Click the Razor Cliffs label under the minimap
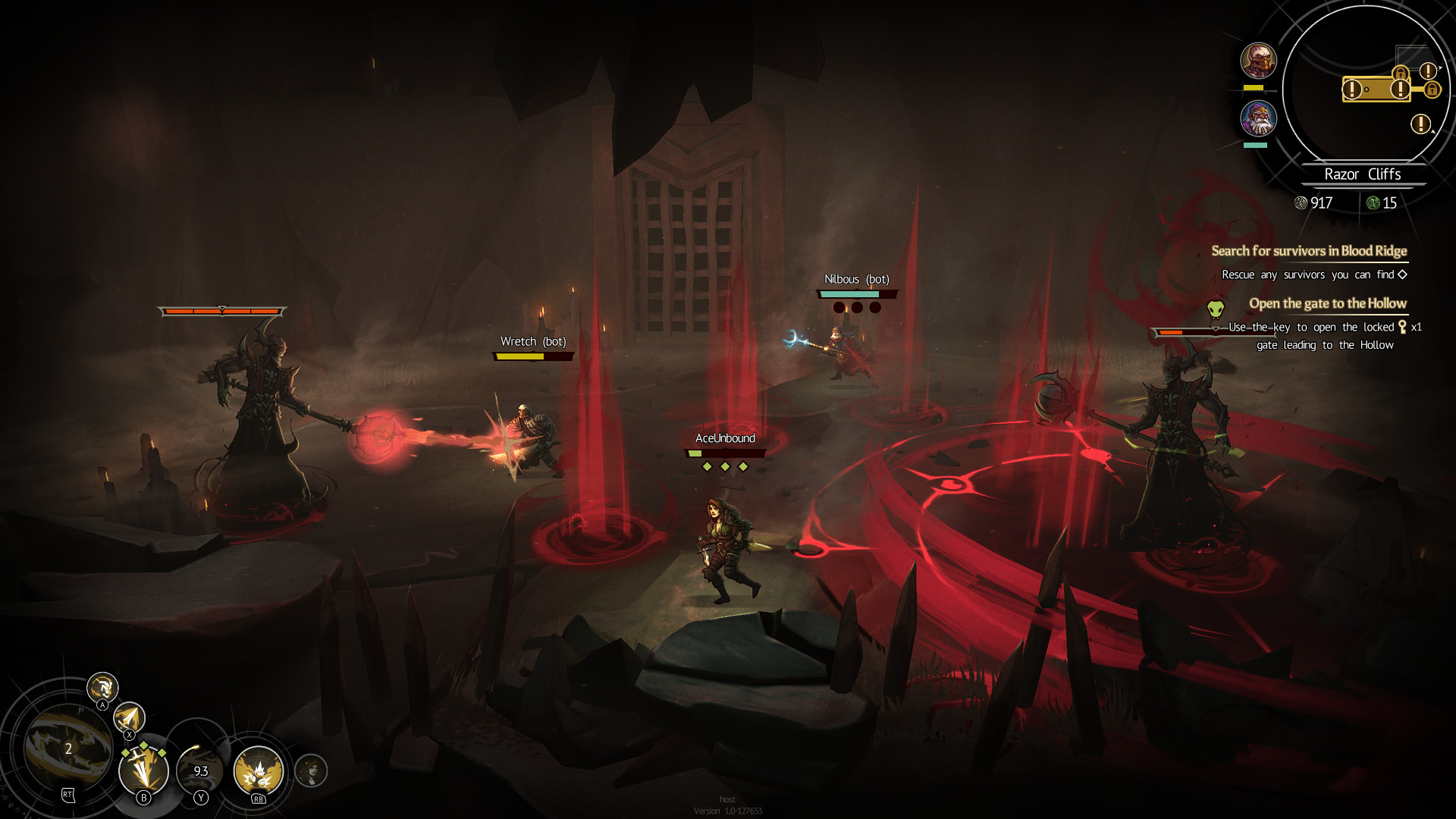Image resolution: width=1456 pixels, height=819 pixels. pyautogui.click(x=1363, y=173)
